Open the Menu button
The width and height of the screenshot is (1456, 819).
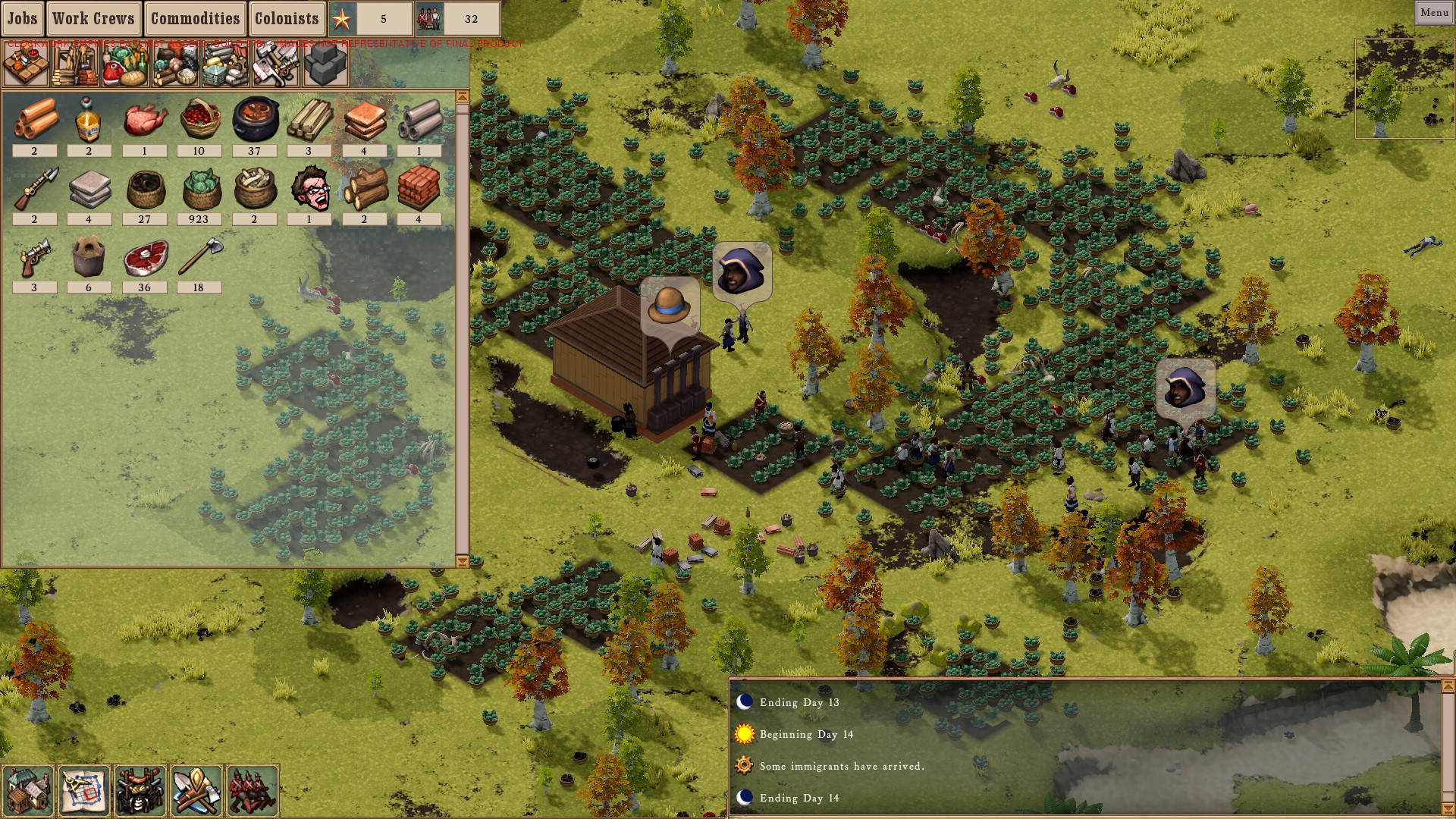(x=1434, y=12)
